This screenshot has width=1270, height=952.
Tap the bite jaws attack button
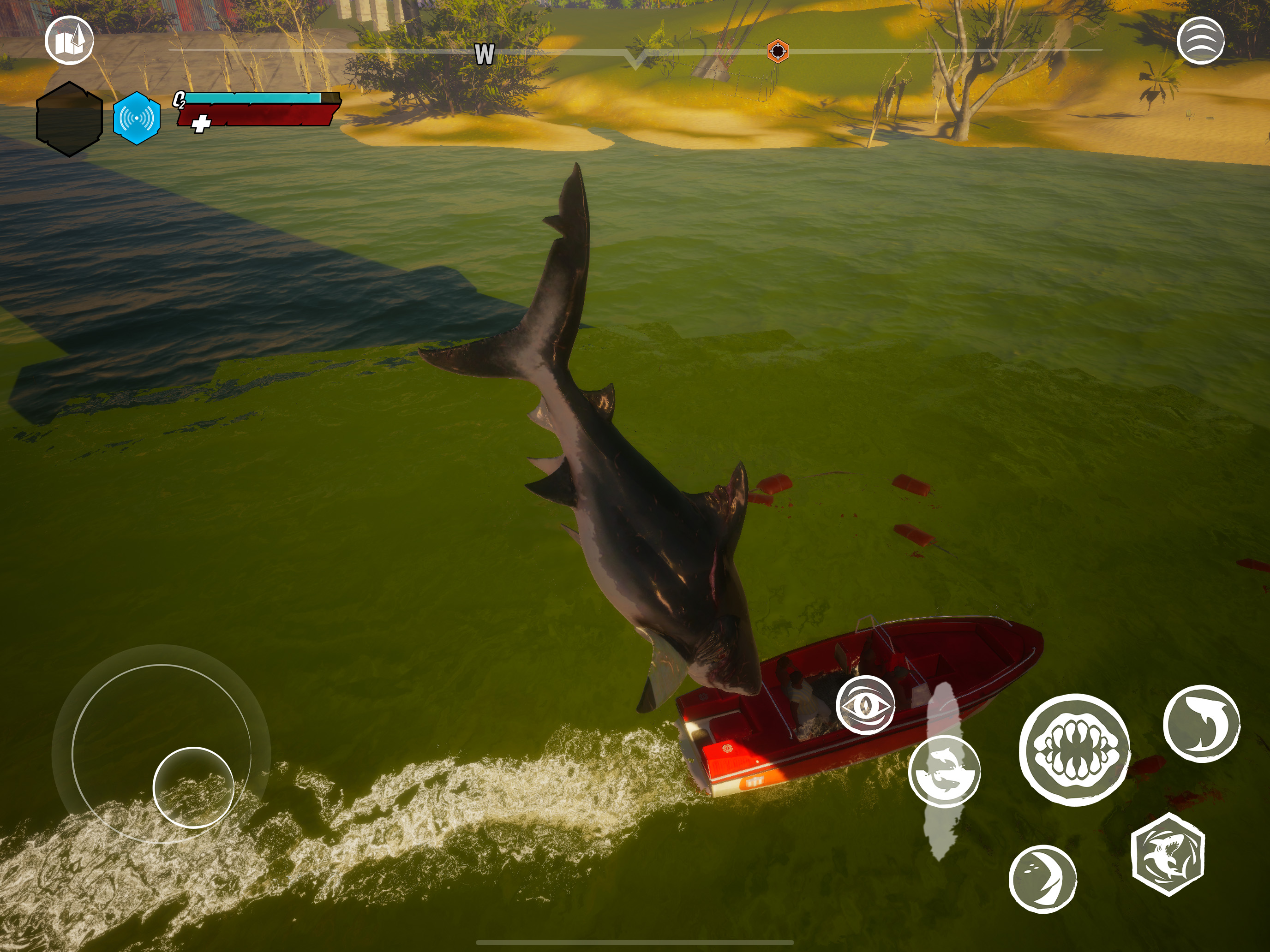[x=1074, y=749]
